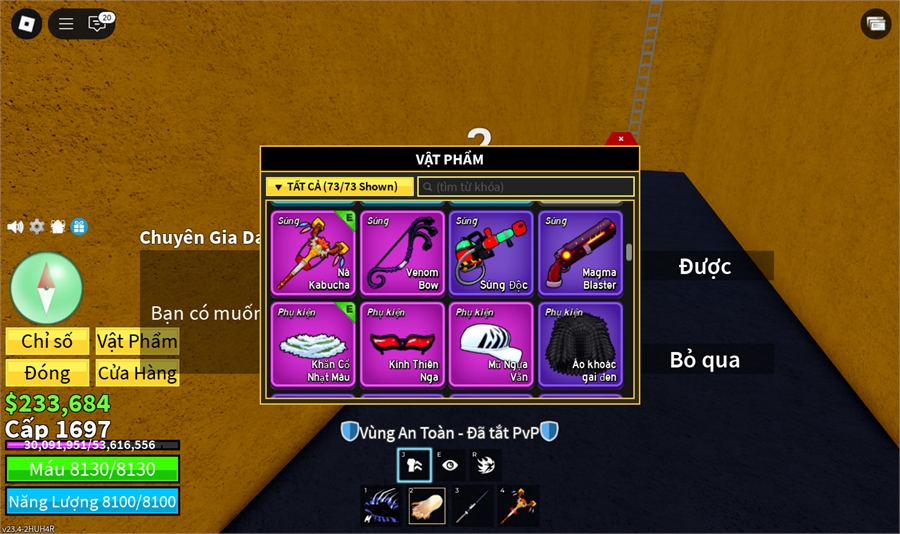
Task: Open the Cửa Hàng shop
Action: tap(137, 373)
